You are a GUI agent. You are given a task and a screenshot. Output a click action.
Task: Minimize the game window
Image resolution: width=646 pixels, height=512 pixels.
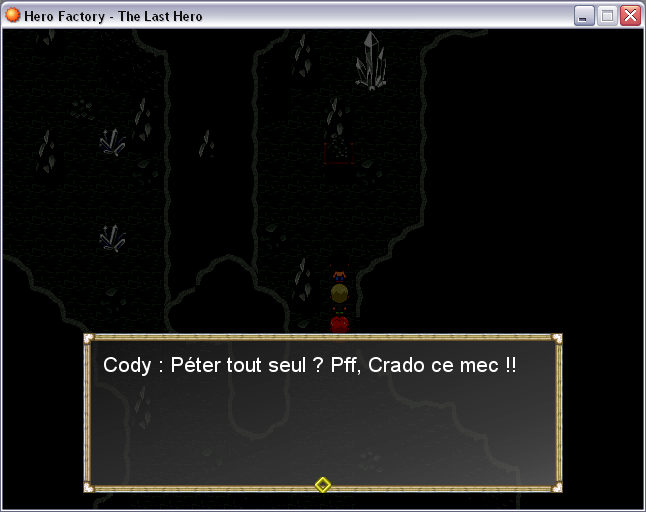tap(585, 16)
